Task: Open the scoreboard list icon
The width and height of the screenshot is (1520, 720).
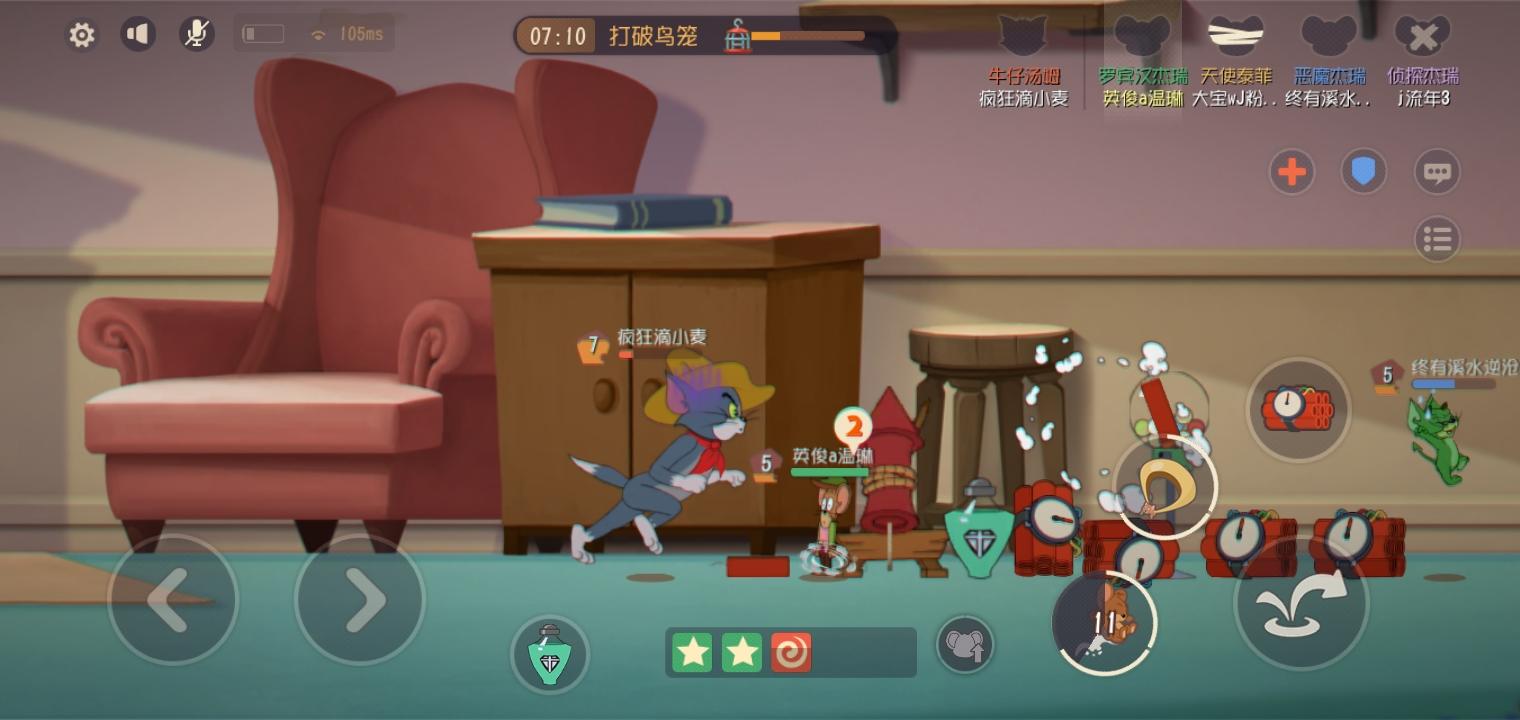Action: [x=1437, y=239]
